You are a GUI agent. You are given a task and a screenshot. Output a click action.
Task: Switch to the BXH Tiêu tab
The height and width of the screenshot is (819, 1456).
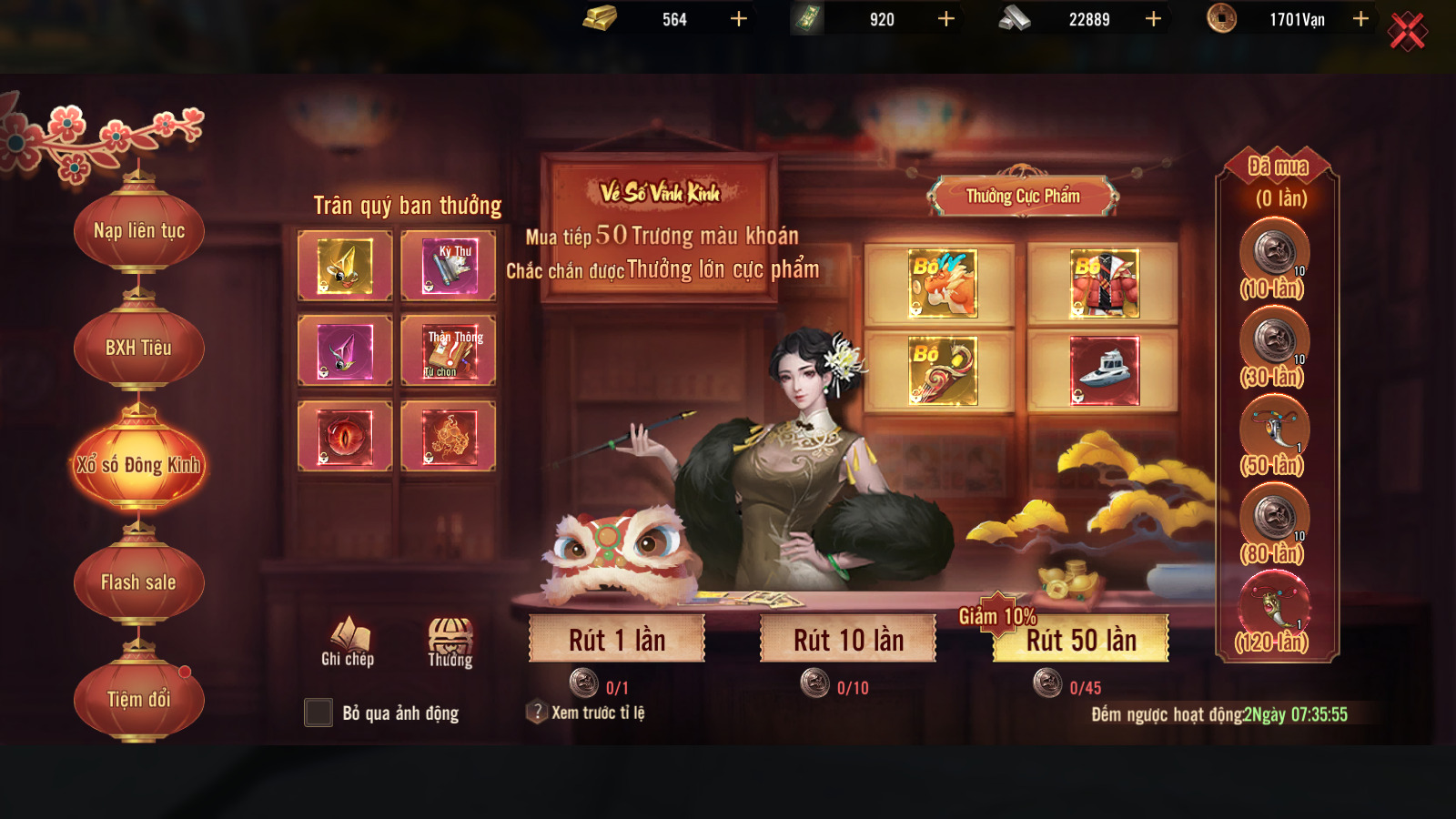point(139,348)
